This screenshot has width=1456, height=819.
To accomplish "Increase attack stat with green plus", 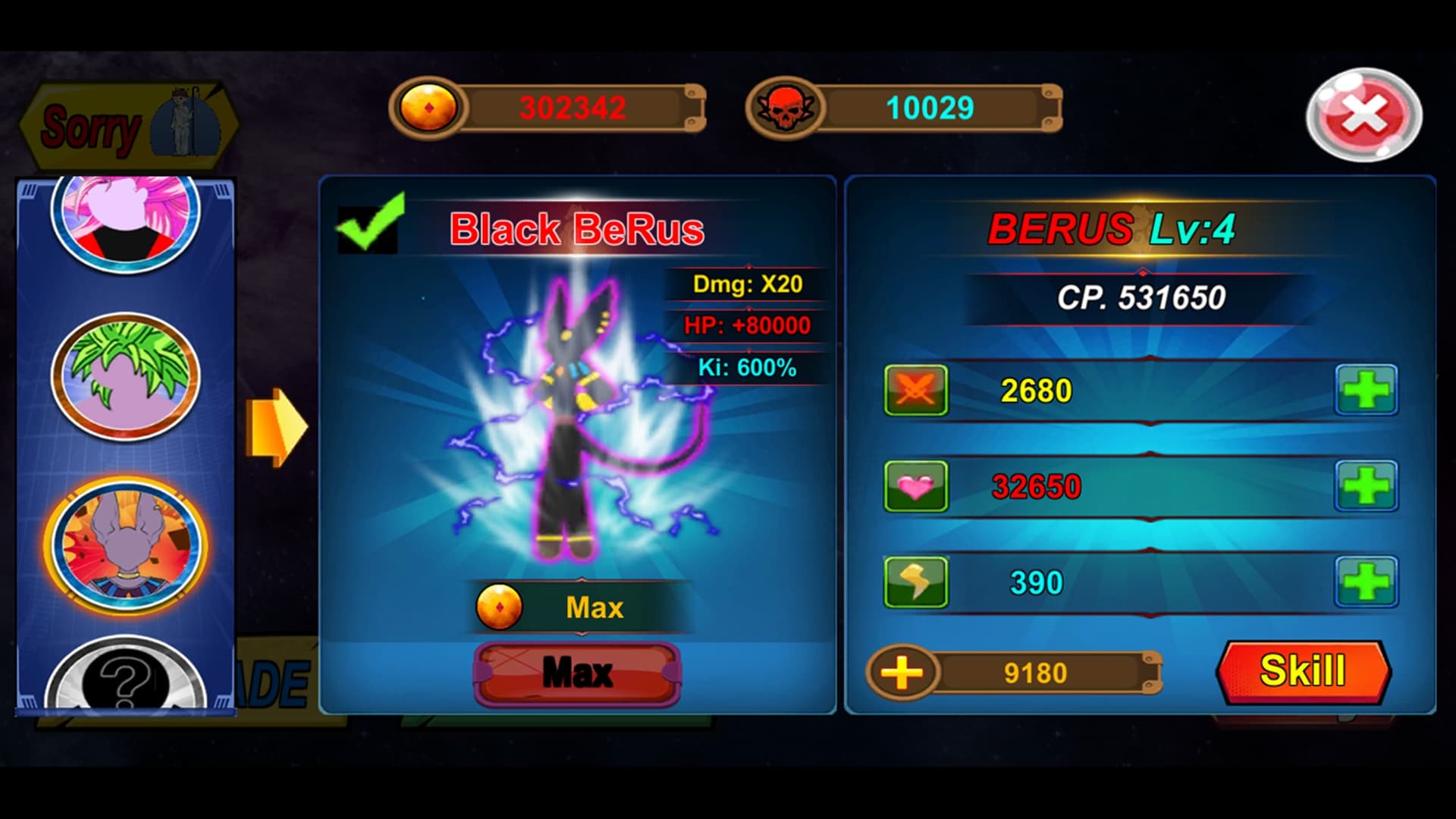I will 1366,391.
